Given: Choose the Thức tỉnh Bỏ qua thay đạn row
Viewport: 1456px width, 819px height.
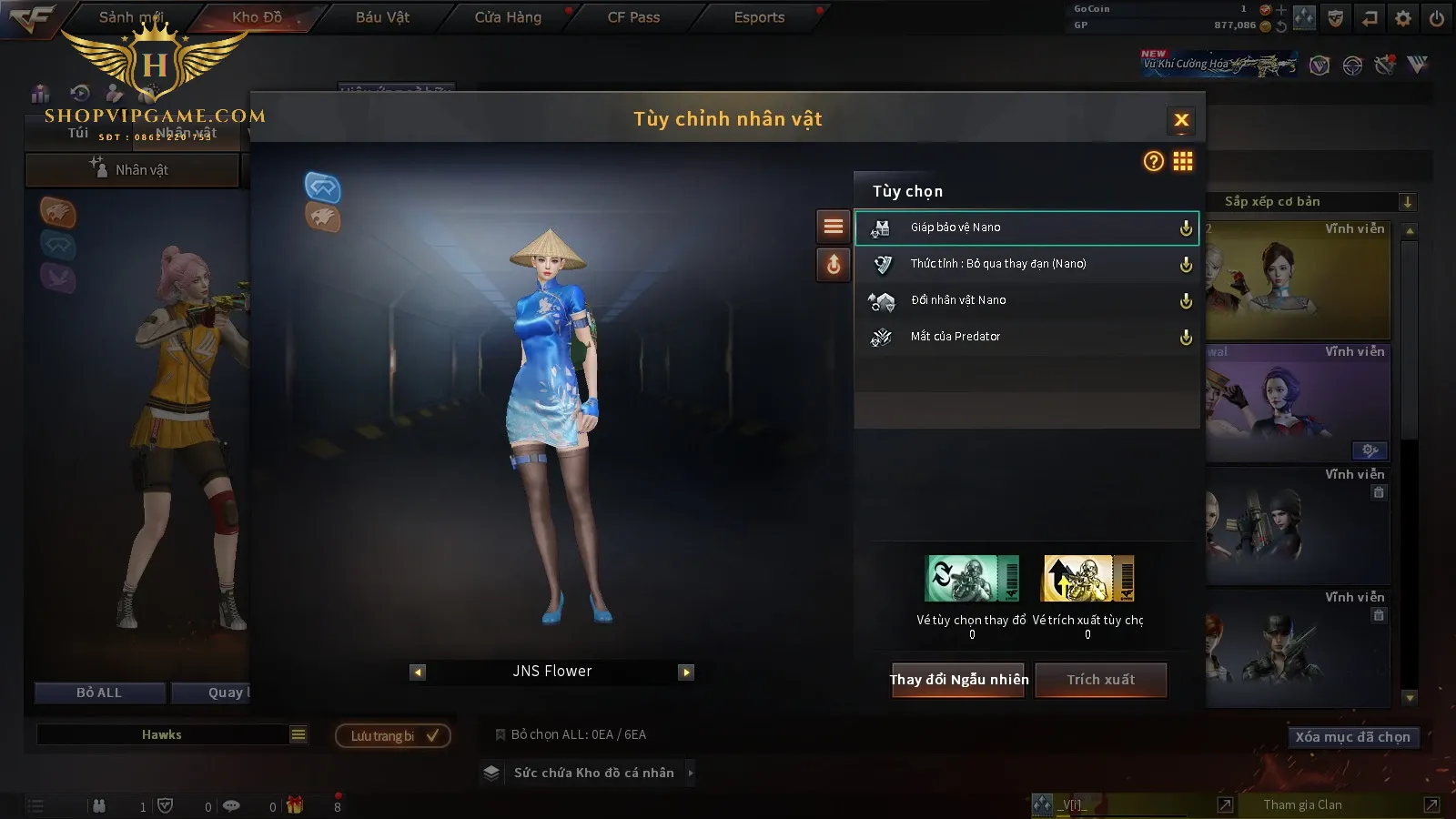Looking at the screenshot, I should coord(1026,264).
